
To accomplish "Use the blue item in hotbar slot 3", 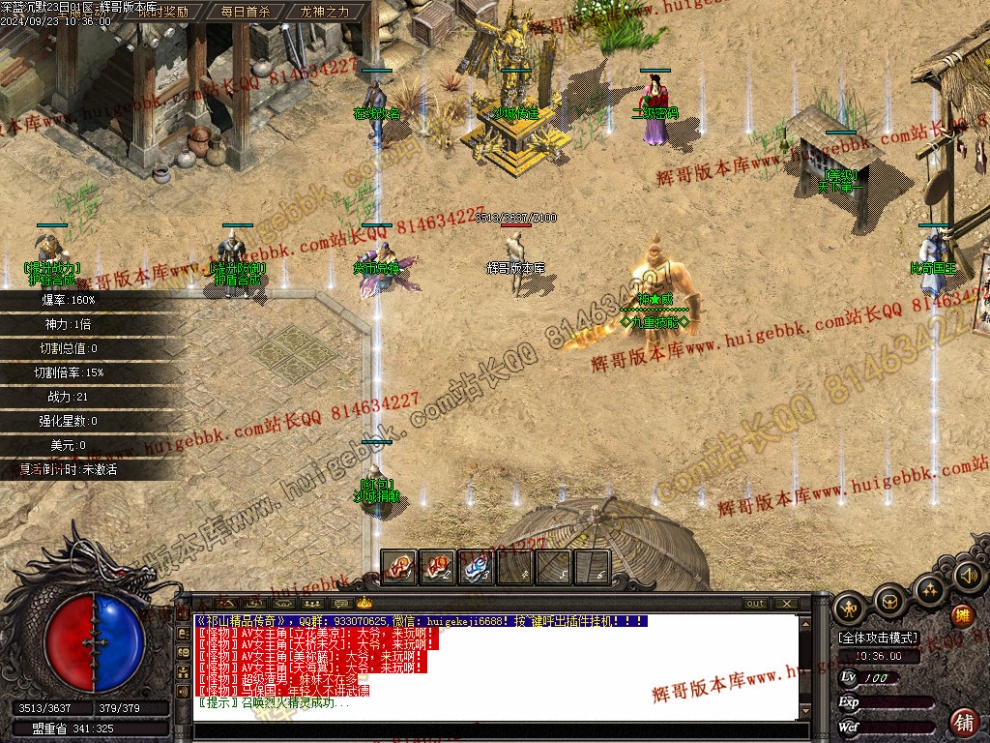I will pyautogui.click(x=476, y=567).
